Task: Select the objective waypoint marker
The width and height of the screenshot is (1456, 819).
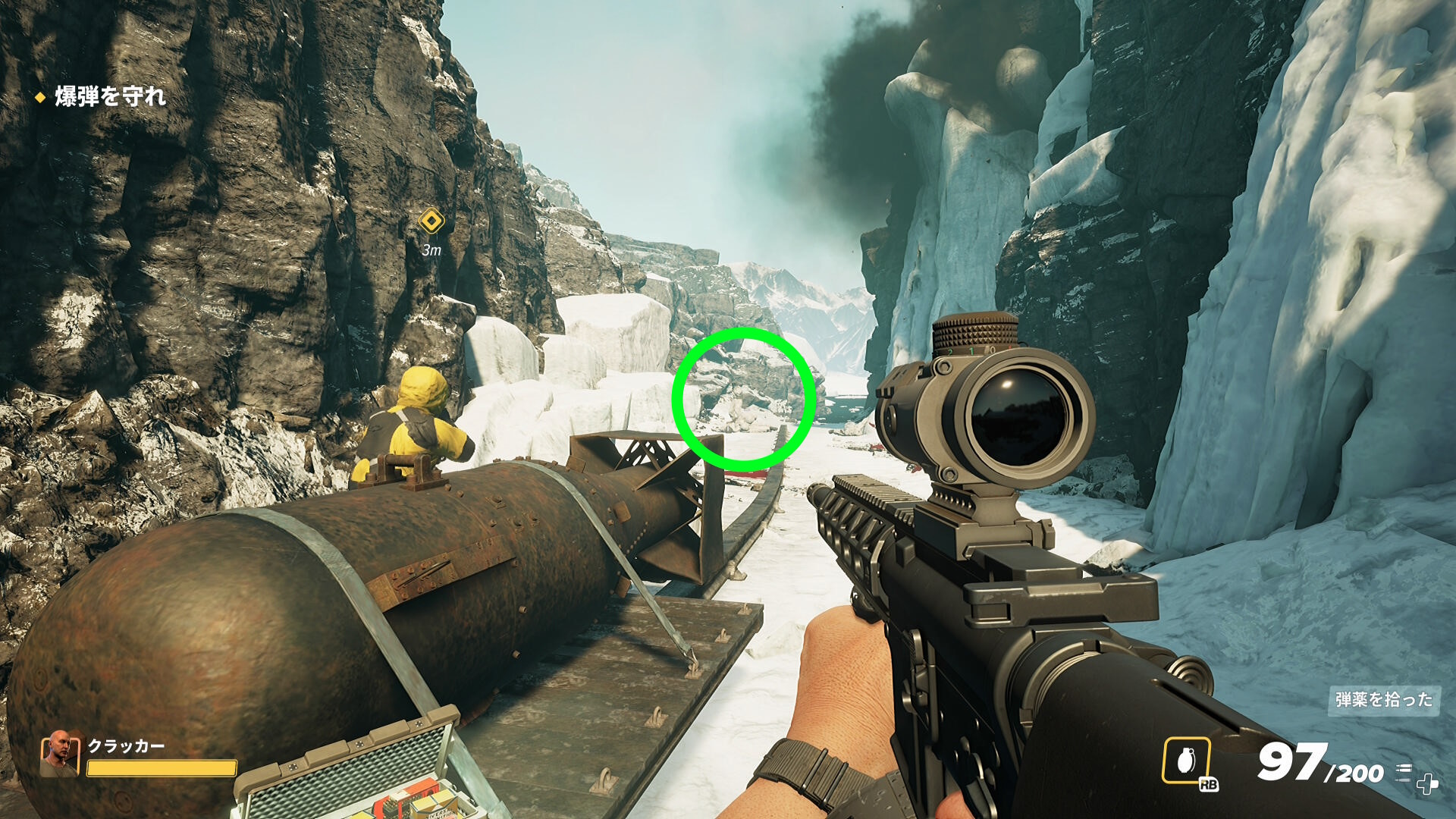Action: 431,221
